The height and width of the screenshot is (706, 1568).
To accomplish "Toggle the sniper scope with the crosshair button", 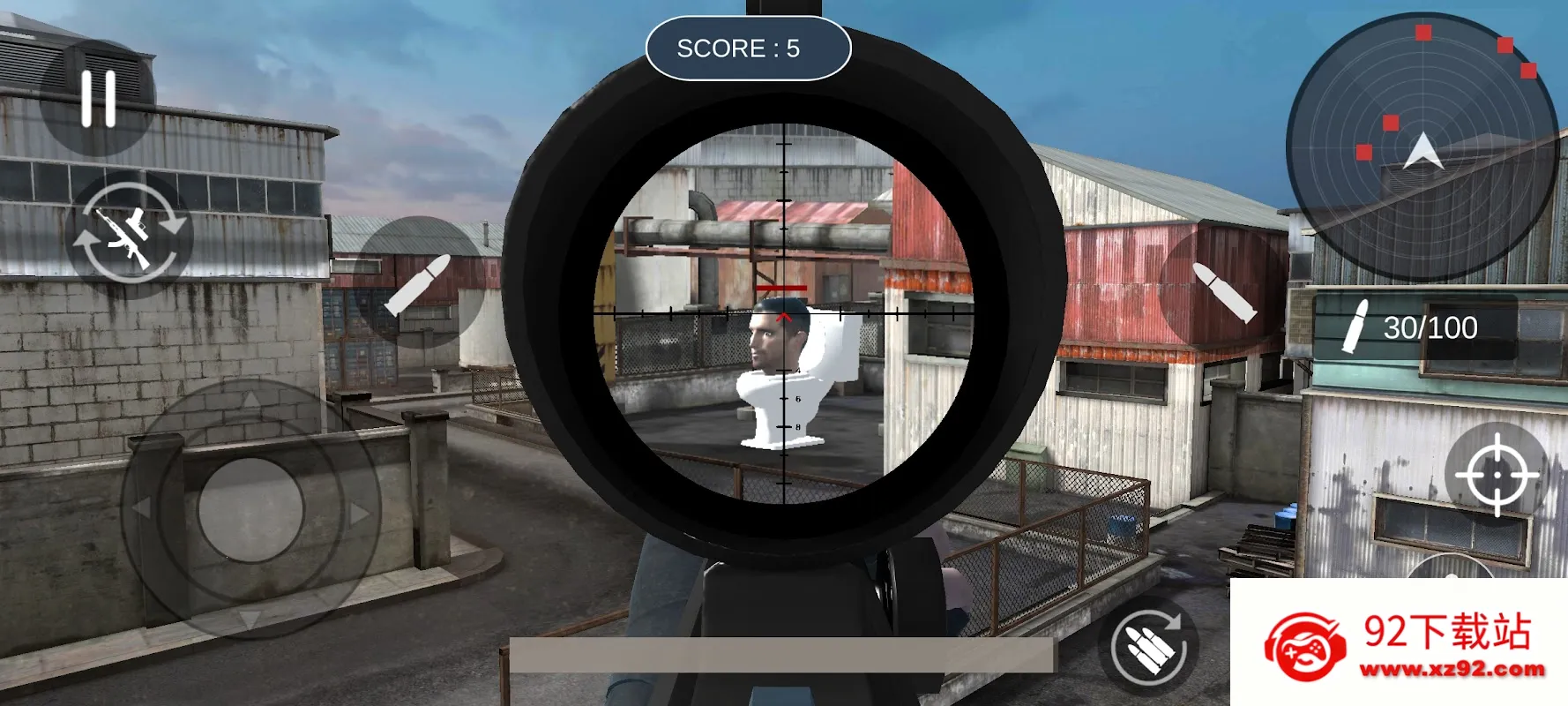I will (1496, 475).
